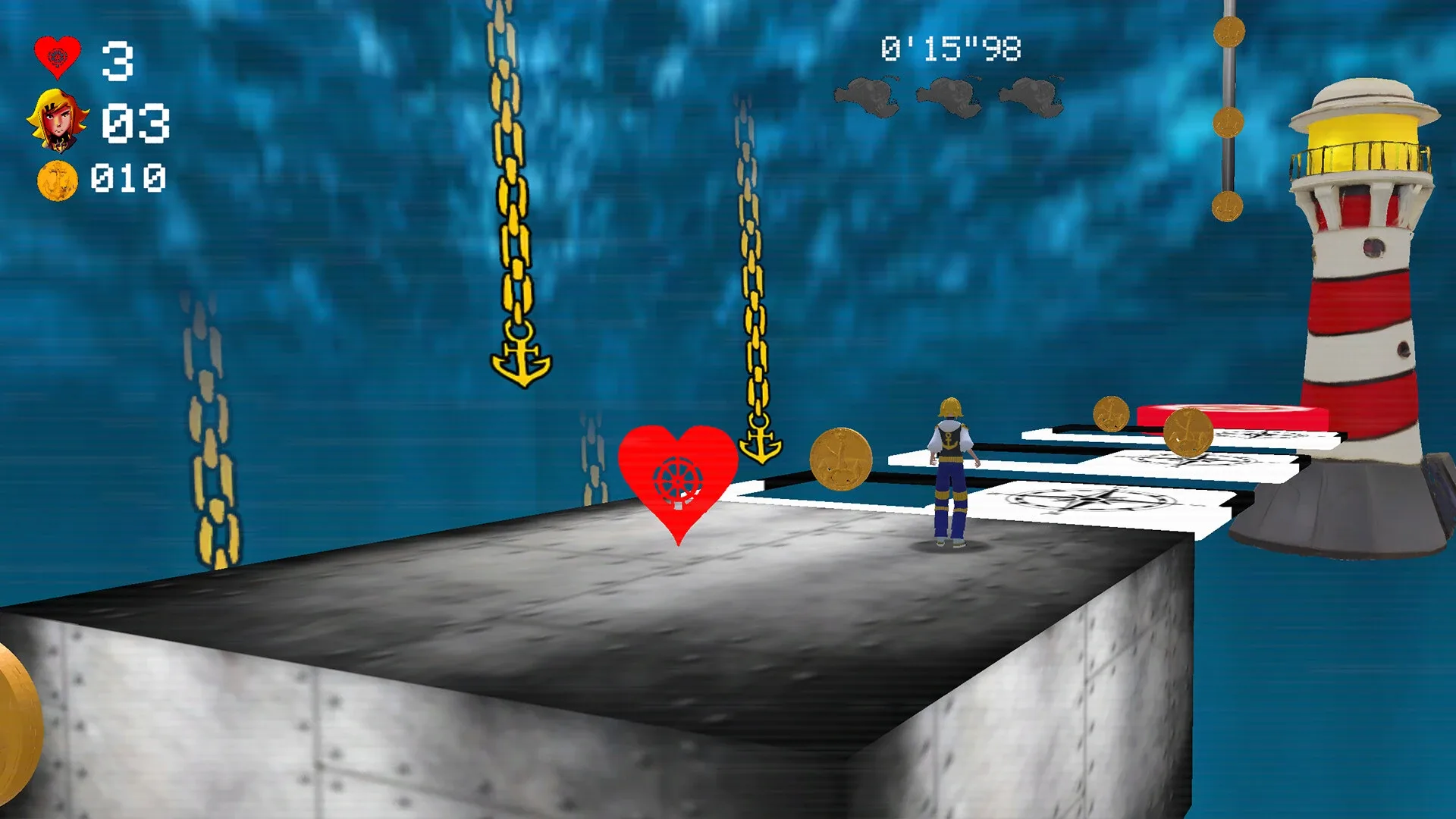Screen dimensions: 1456x819
Task: Click the timer showing 0'15"98
Action: [952, 47]
